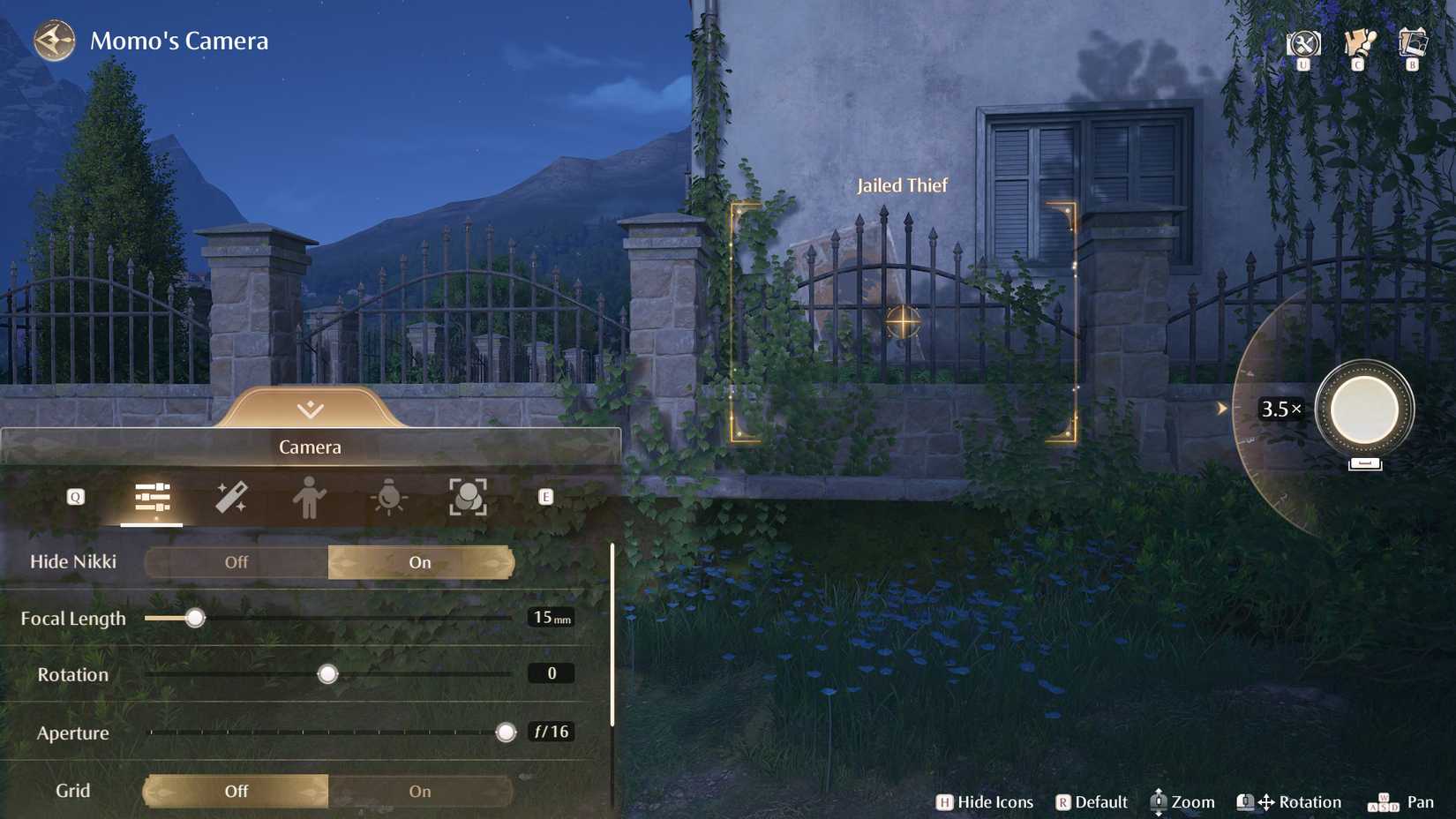The width and height of the screenshot is (1456, 819).
Task: Click the Aperture slider handle
Action: click(506, 733)
